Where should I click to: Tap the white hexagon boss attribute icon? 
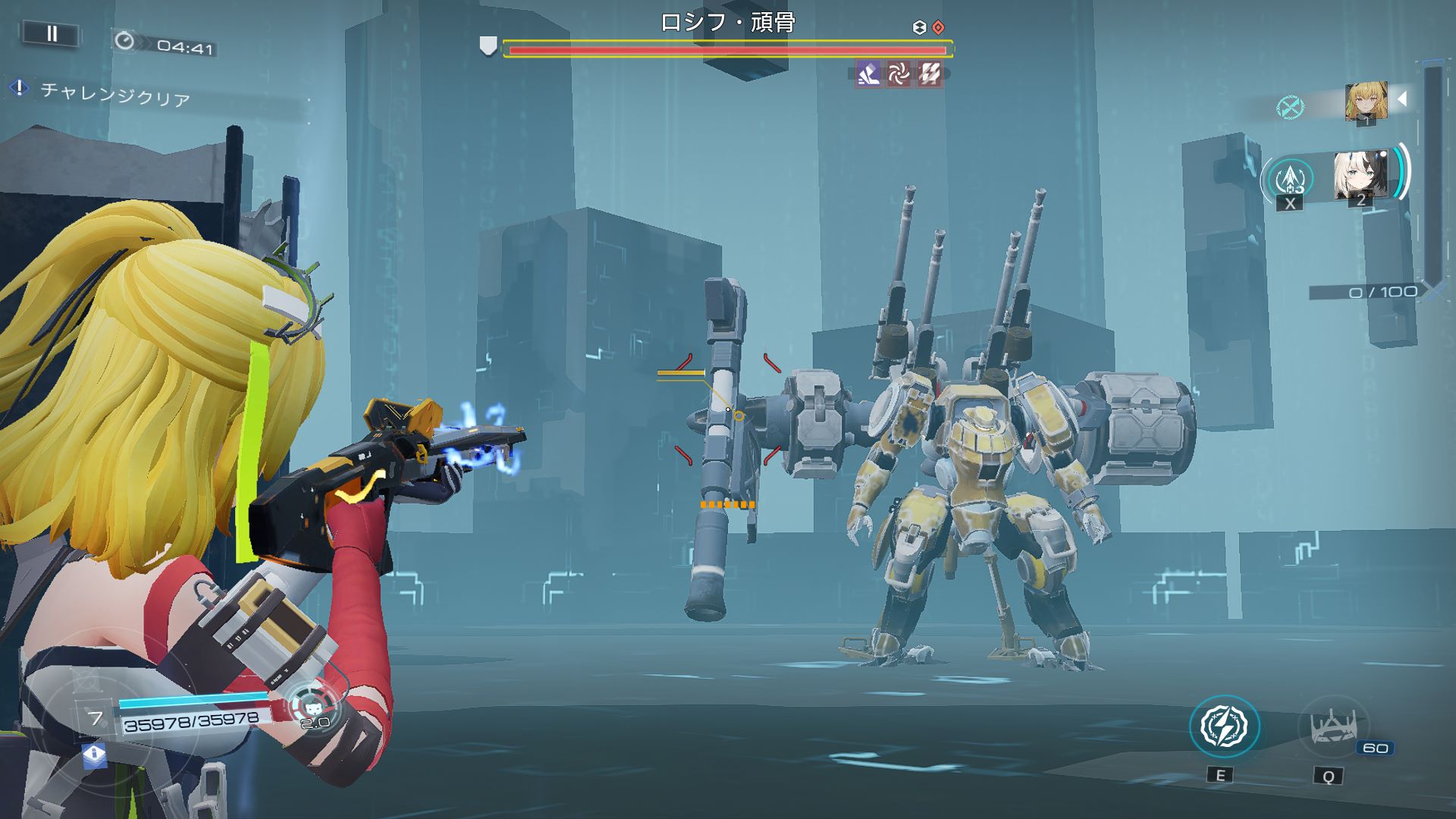click(x=919, y=28)
